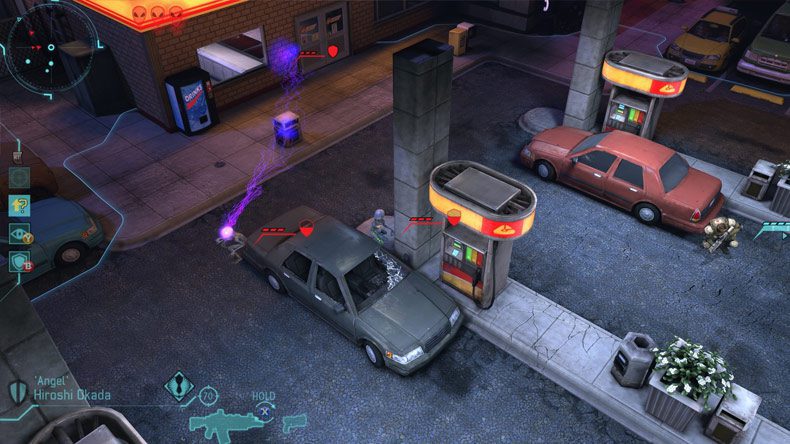Choose the shield Hunker Down ability icon
The width and height of the screenshot is (790, 444).
[x=19, y=261]
